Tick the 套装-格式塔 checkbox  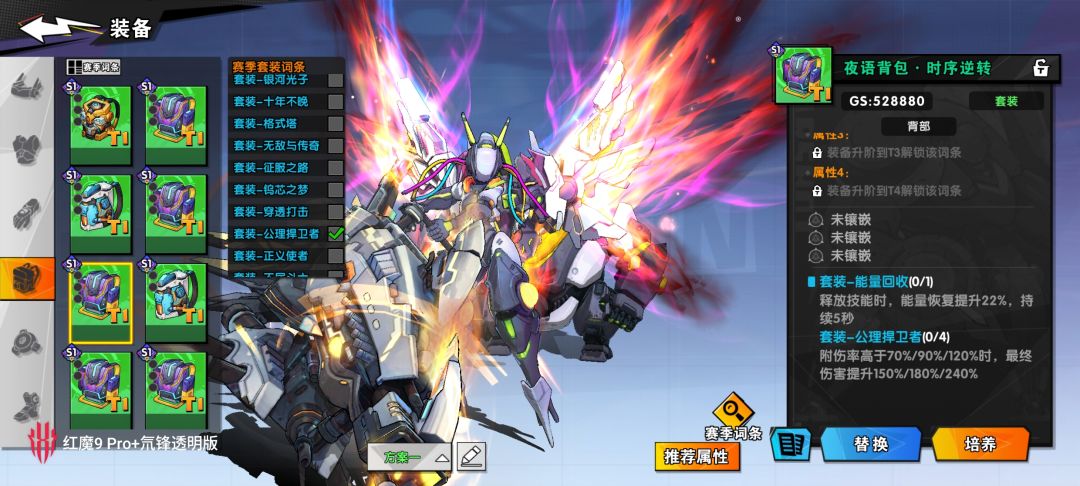[336, 124]
